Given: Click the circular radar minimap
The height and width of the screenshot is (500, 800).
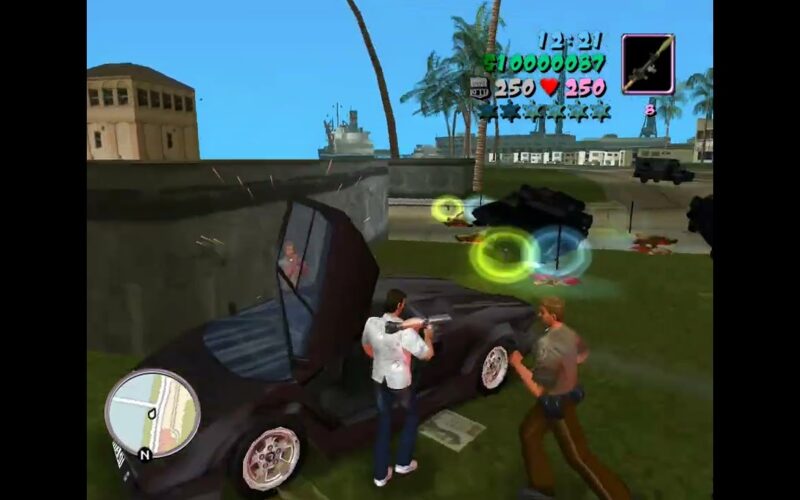Looking at the screenshot, I should pos(152,413).
